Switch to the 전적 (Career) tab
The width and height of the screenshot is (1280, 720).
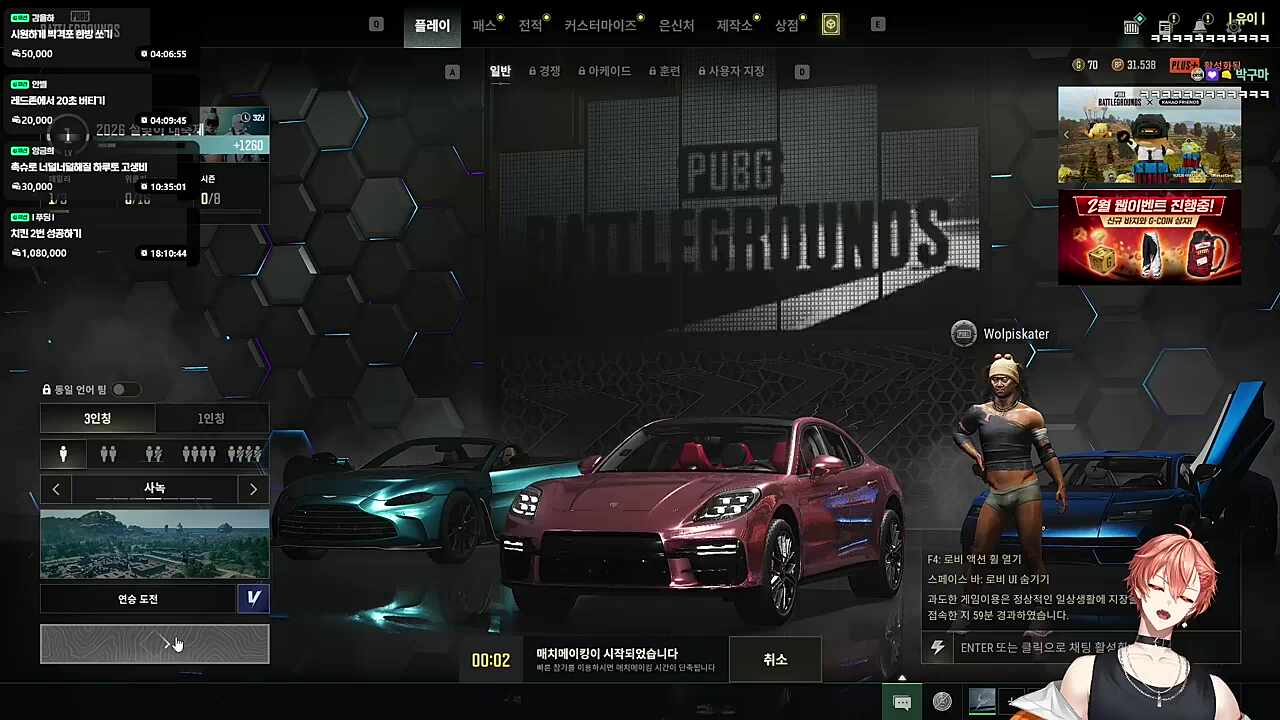pos(530,25)
